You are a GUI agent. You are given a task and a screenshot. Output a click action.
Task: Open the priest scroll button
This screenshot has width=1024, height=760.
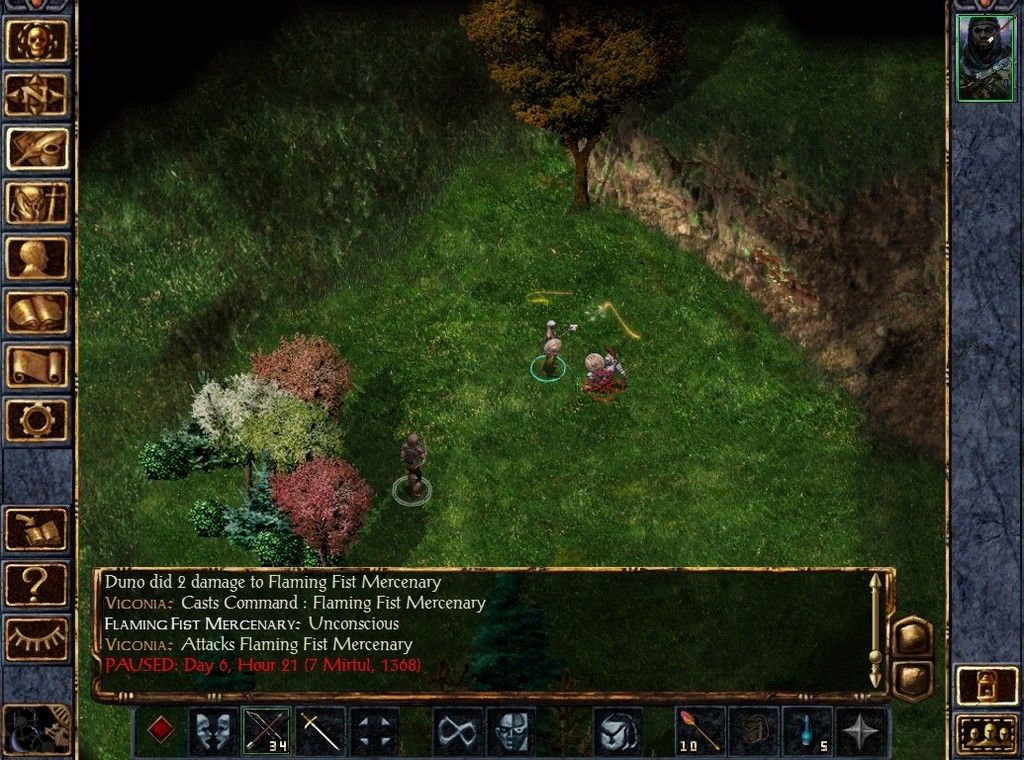pos(38,365)
